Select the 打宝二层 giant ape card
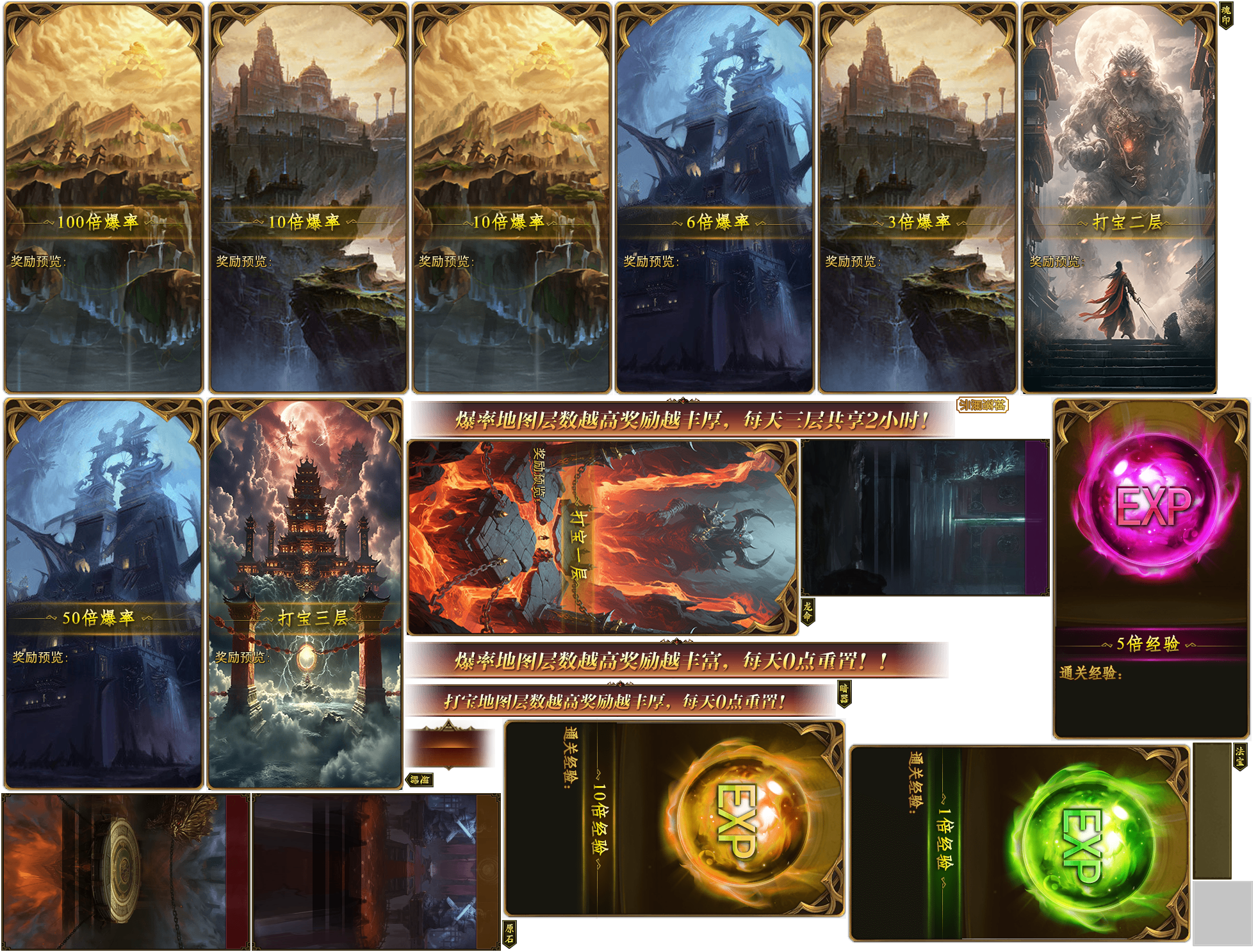The height and width of the screenshot is (952, 1258). coord(1119,197)
